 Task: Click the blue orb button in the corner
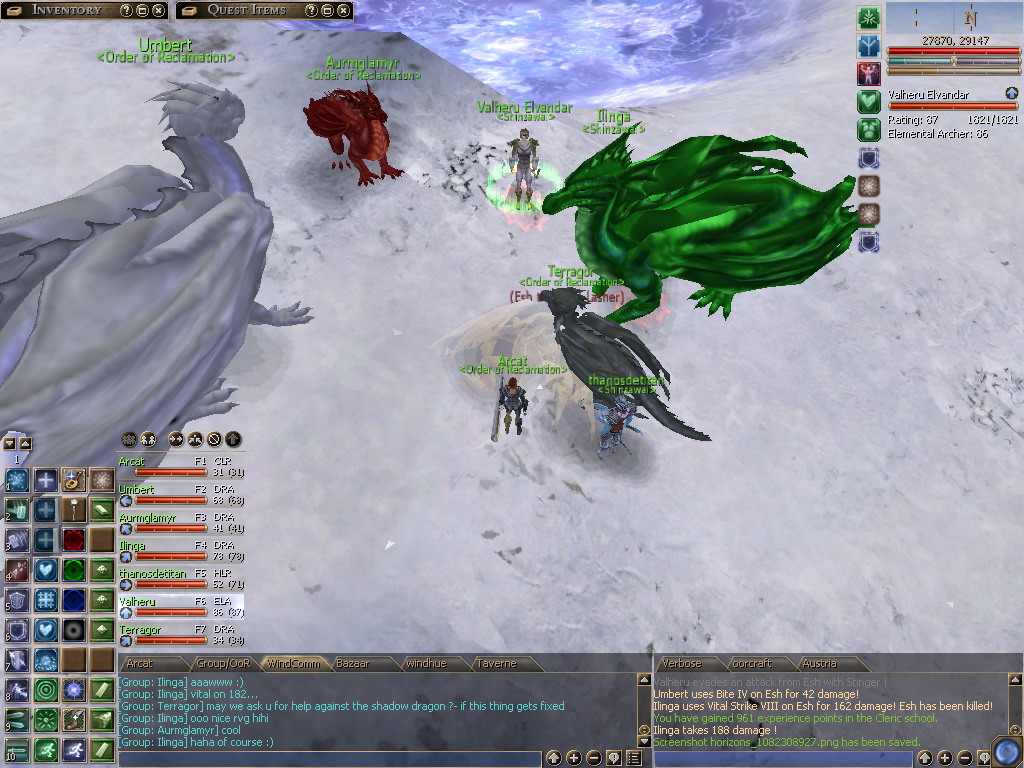click(x=1004, y=751)
